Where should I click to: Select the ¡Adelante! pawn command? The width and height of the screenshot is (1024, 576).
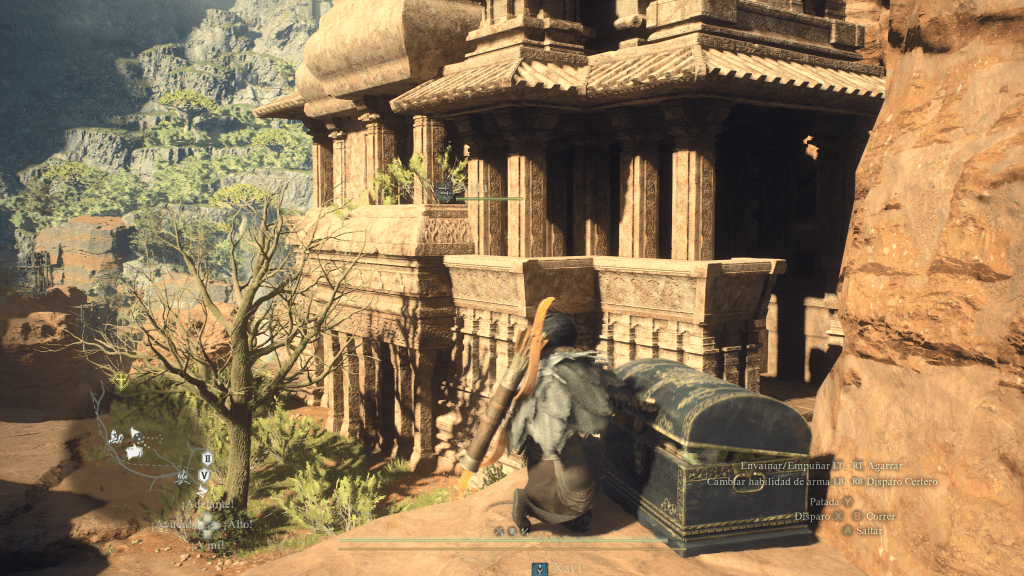point(209,505)
